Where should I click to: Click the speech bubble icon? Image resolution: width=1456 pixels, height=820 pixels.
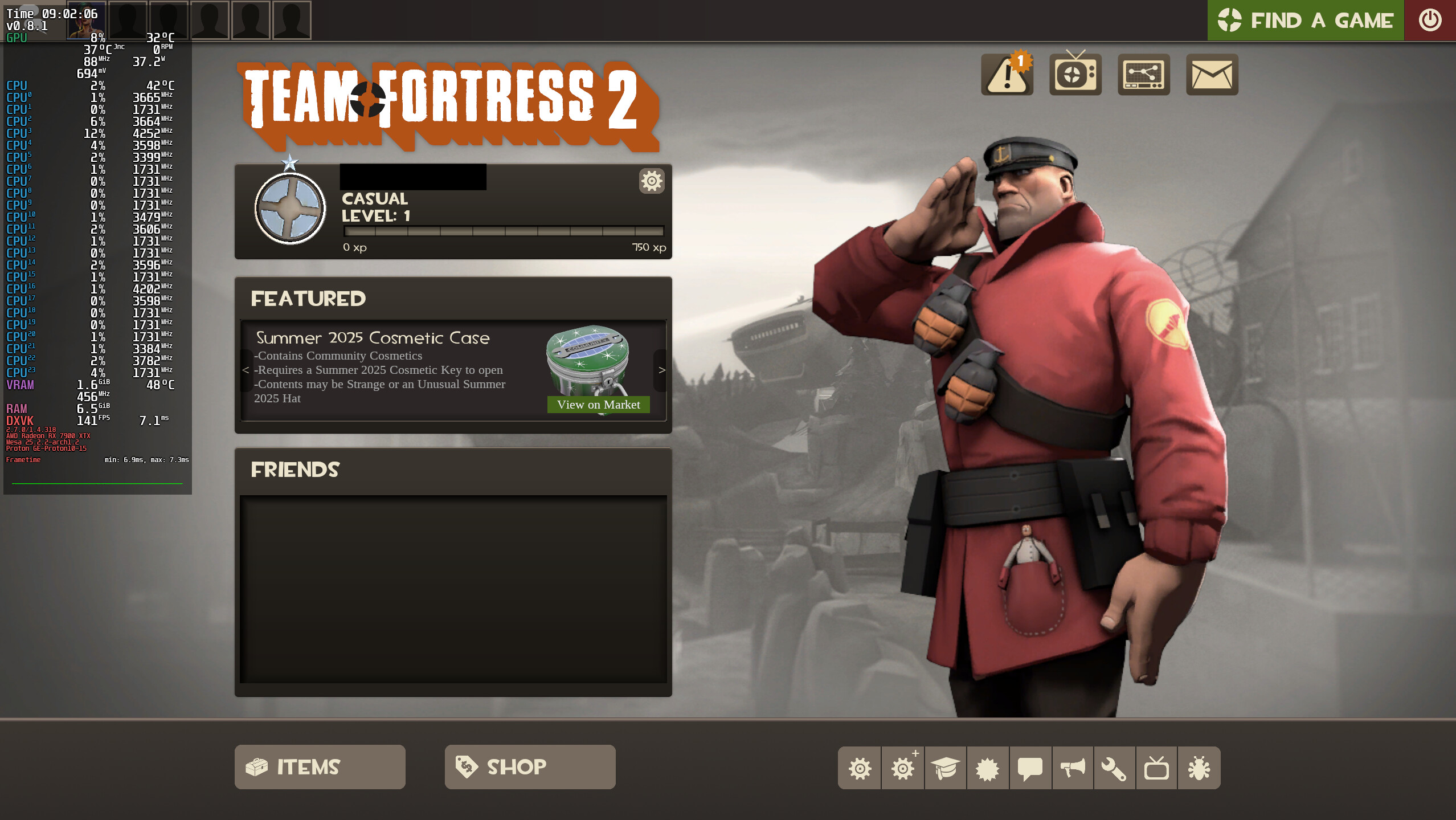1030,768
